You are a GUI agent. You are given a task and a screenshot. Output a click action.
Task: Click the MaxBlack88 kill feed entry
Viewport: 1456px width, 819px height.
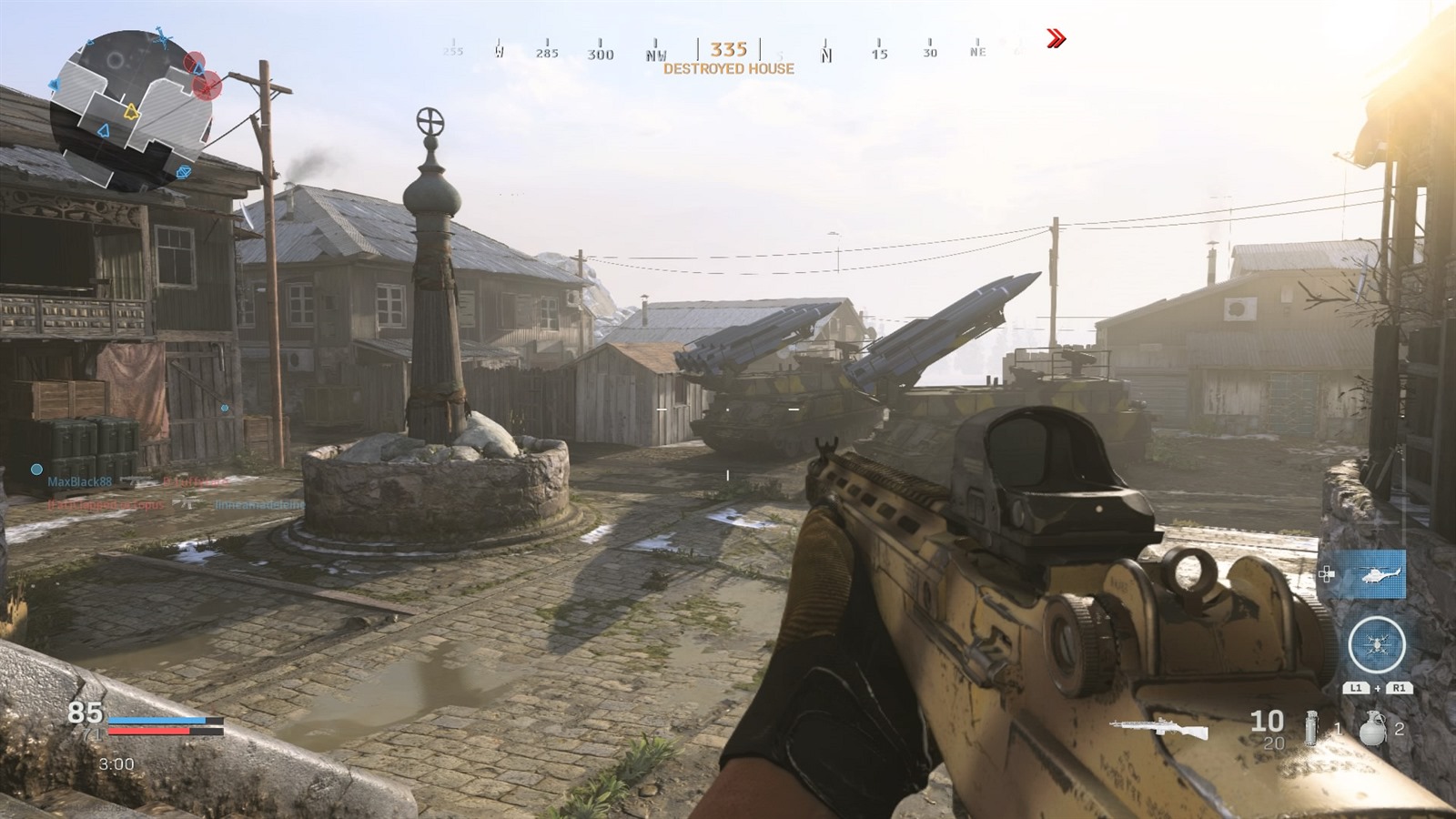click(x=80, y=481)
